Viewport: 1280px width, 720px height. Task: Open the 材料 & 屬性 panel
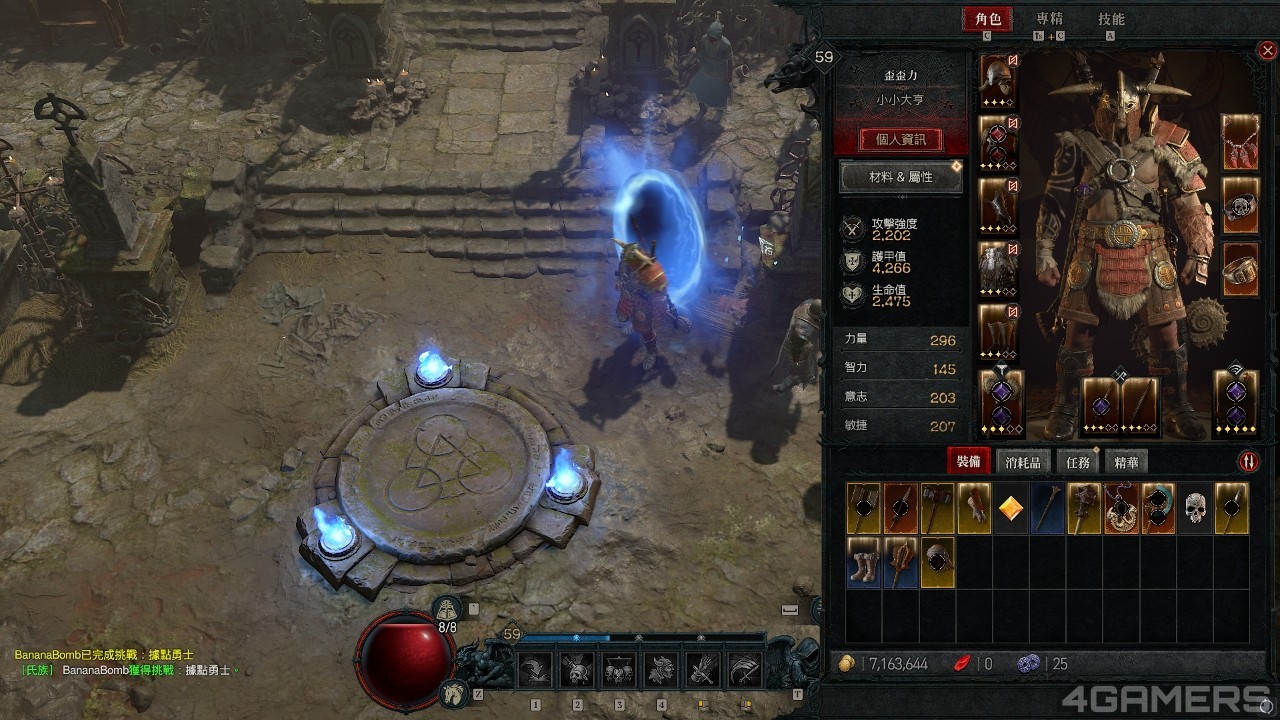900,177
